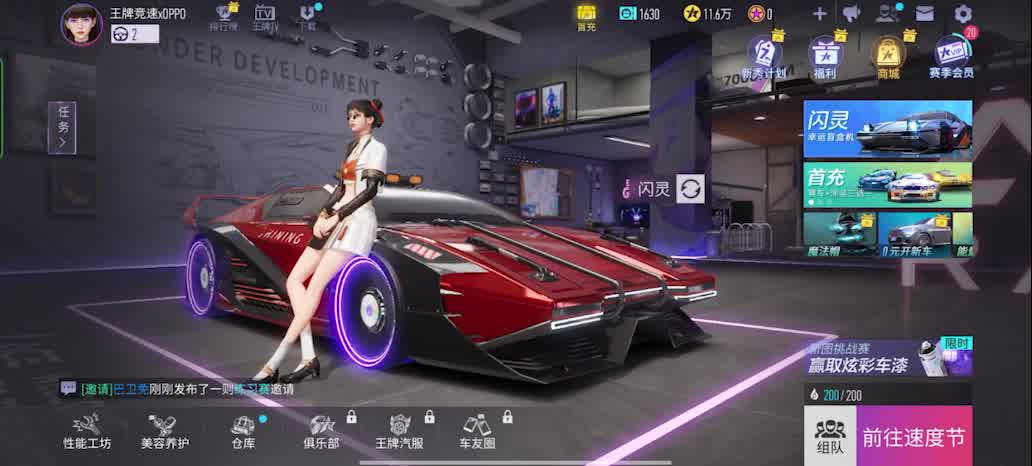Open the friends list icon
Image resolution: width=1032 pixels, height=466 pixels.
coord(887,14)
